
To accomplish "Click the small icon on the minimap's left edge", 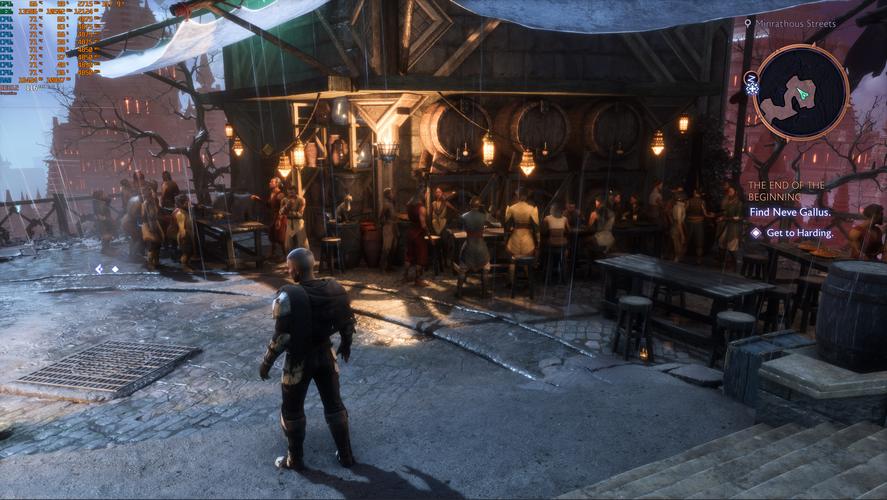I will pyautogui.click(x=752, y=82).
